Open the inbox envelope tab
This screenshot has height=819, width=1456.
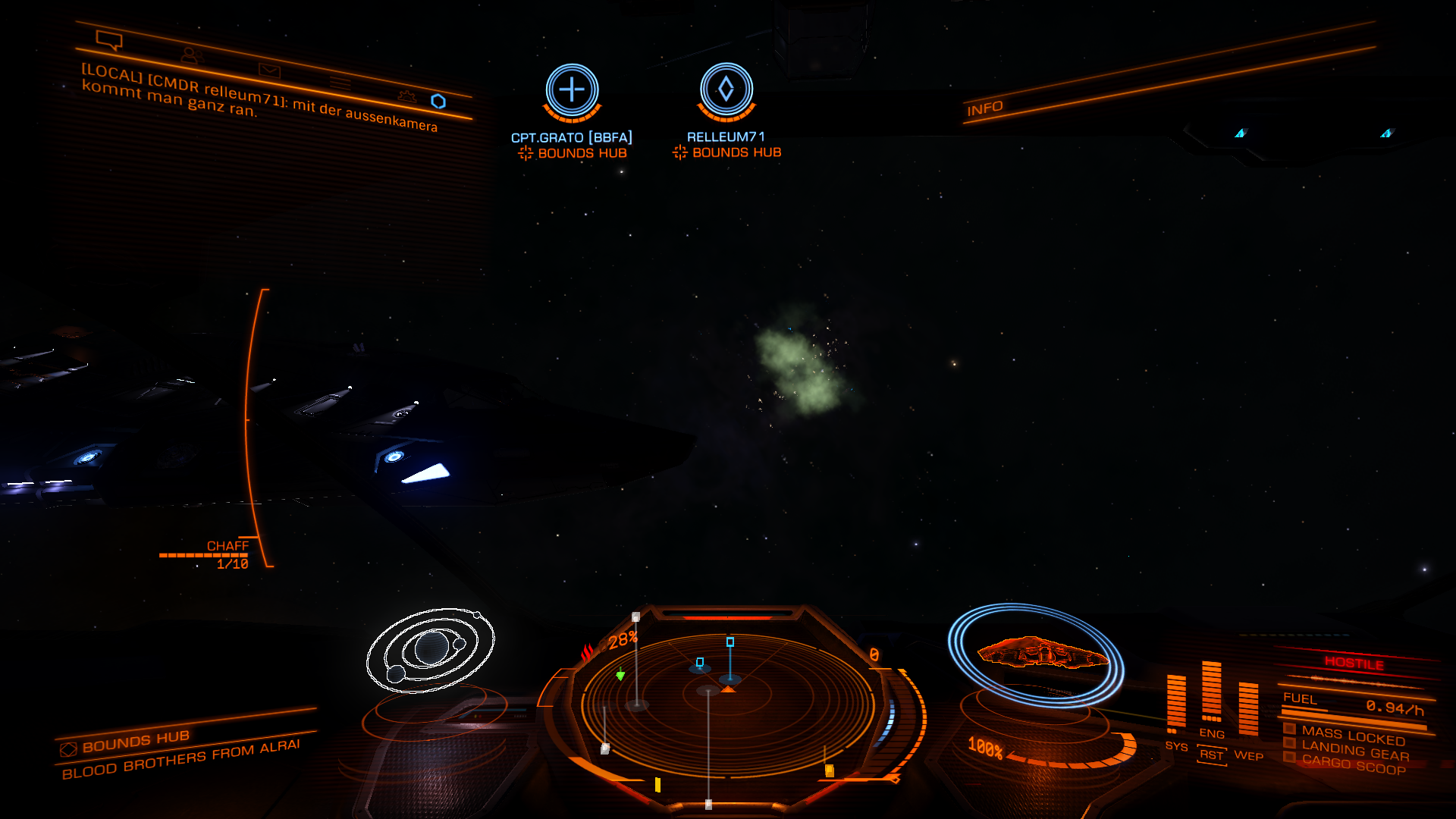click(269, 71)
